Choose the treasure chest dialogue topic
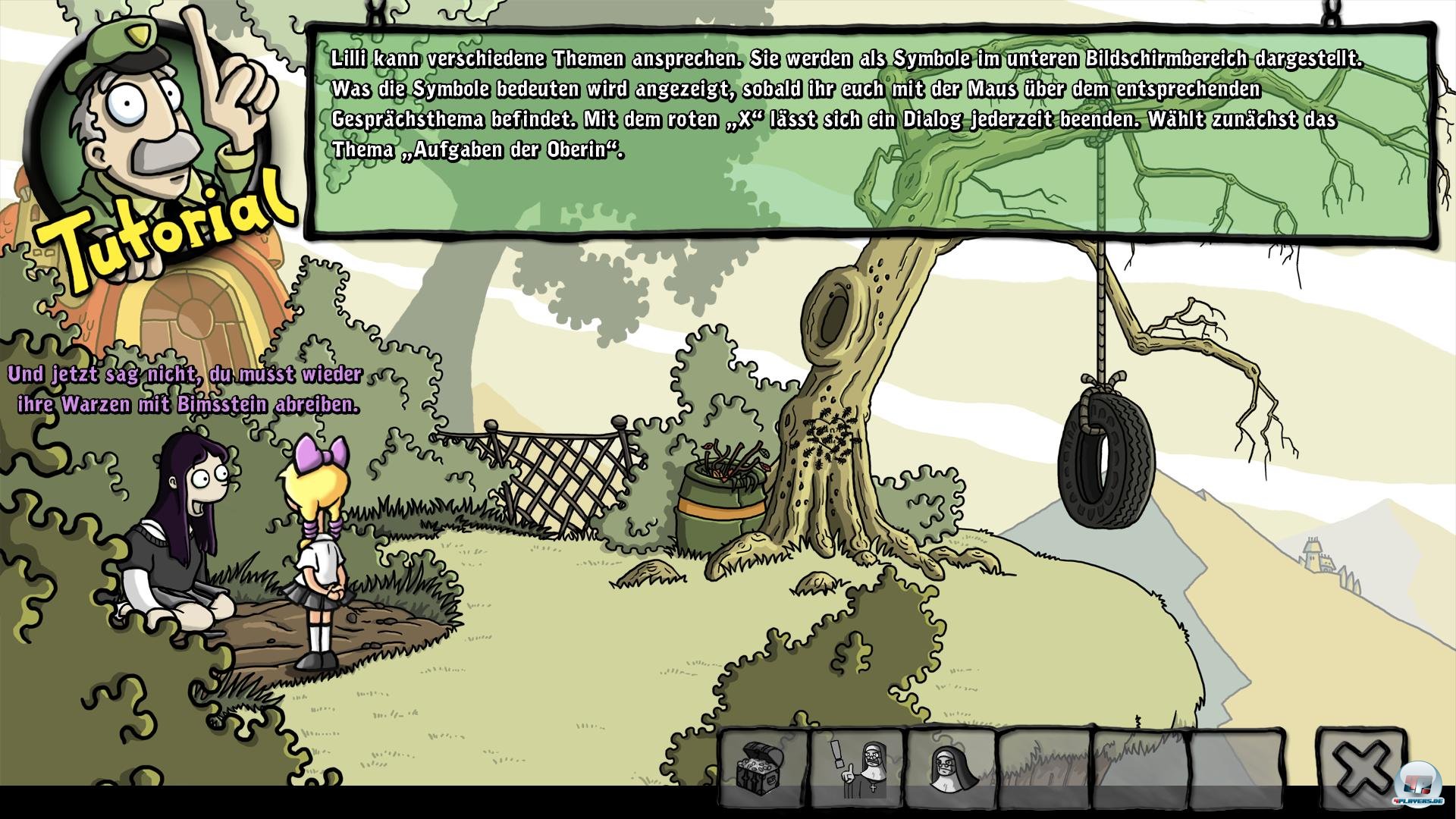The height and width of the screenshot is (819, 1456). pos(764,768)
